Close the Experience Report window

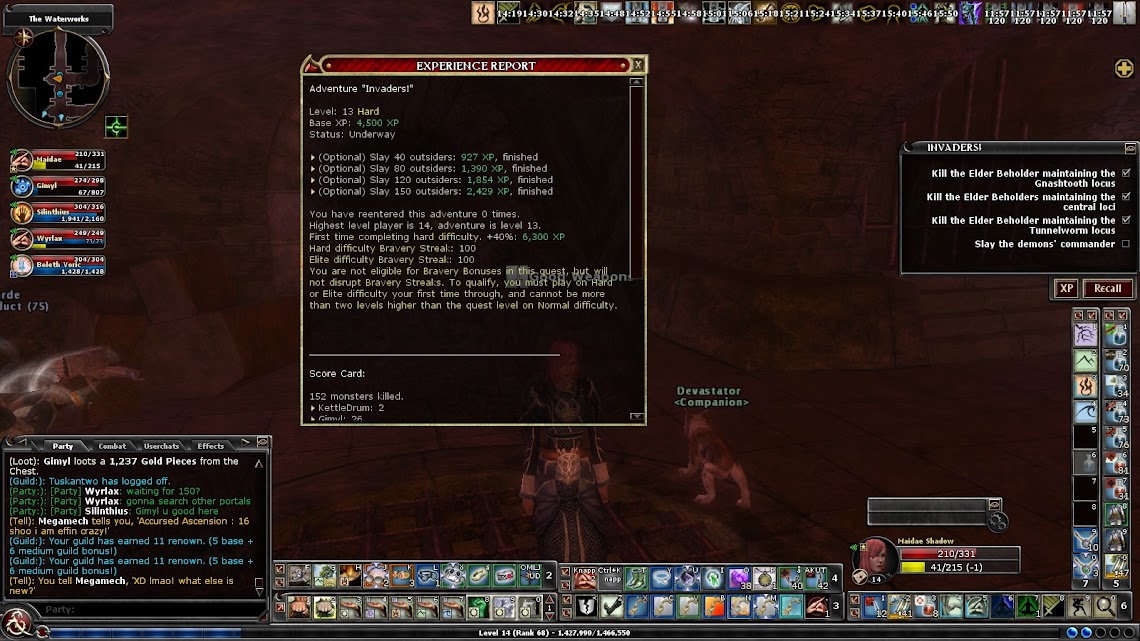coord(638,65)
